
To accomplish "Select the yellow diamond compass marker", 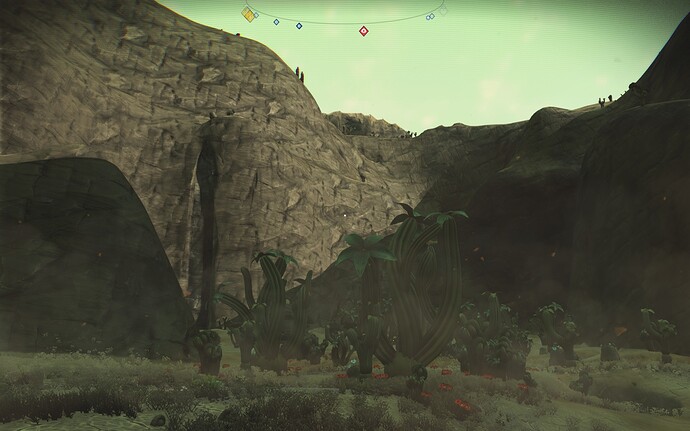I will coord(248,14).
